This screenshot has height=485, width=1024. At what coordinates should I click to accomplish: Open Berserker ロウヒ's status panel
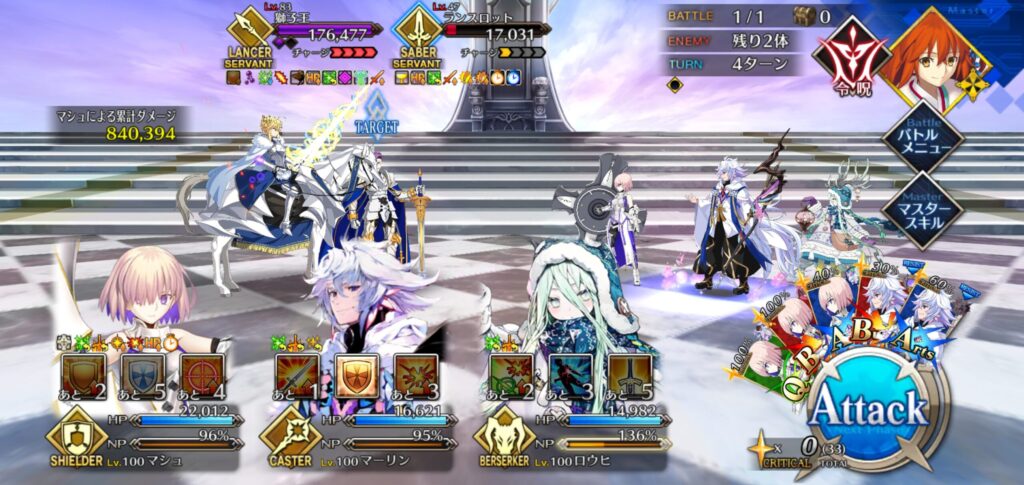pyautogui.click(x=570, y=438)
